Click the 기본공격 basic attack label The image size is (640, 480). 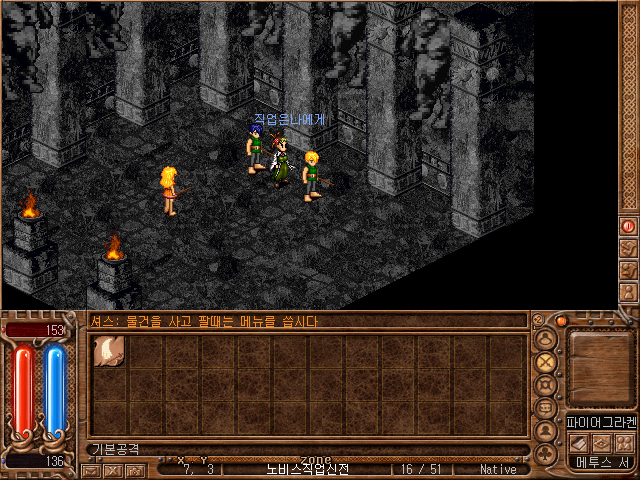pos(117,450)
